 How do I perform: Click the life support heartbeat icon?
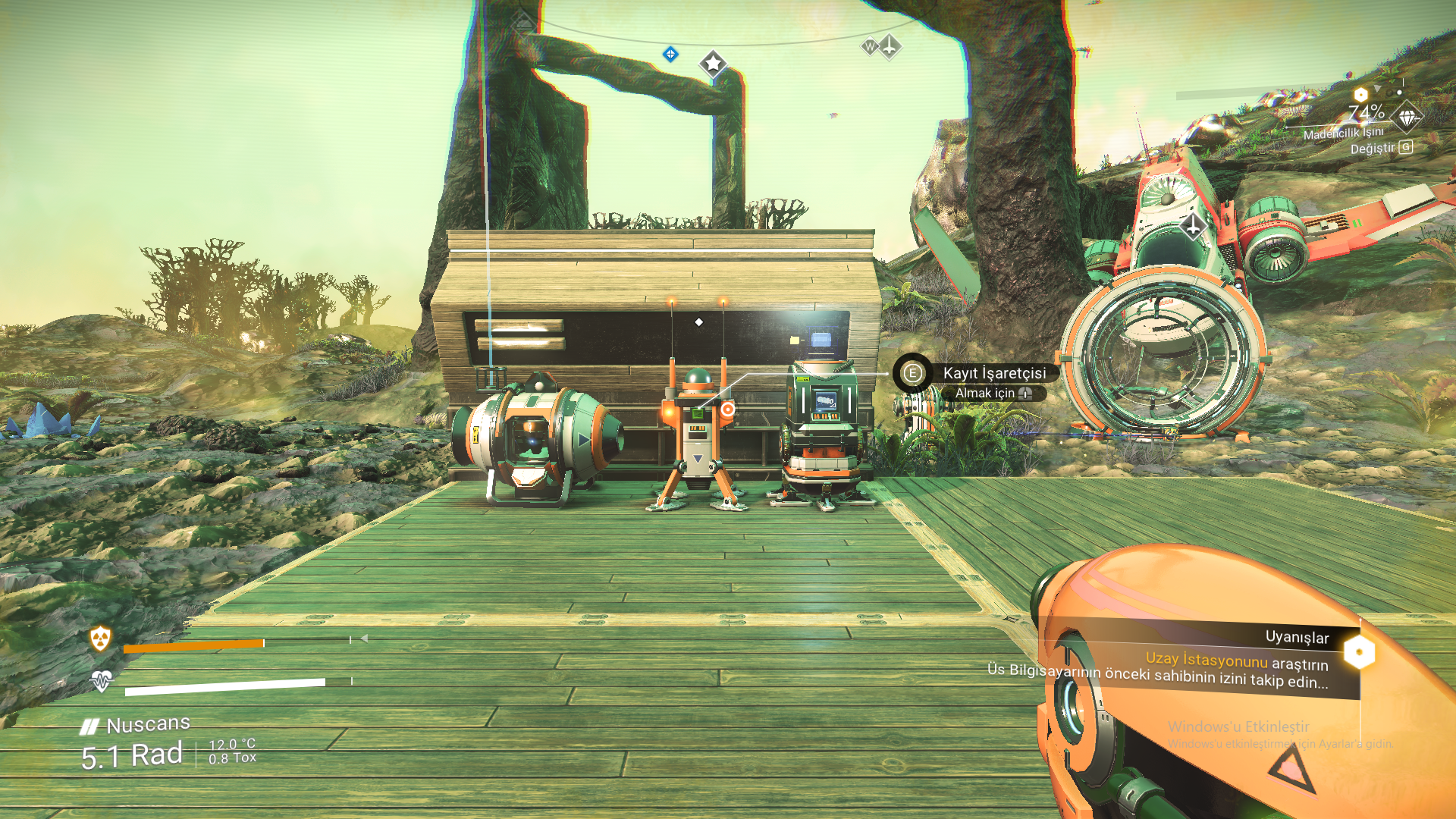pos(101,681)
